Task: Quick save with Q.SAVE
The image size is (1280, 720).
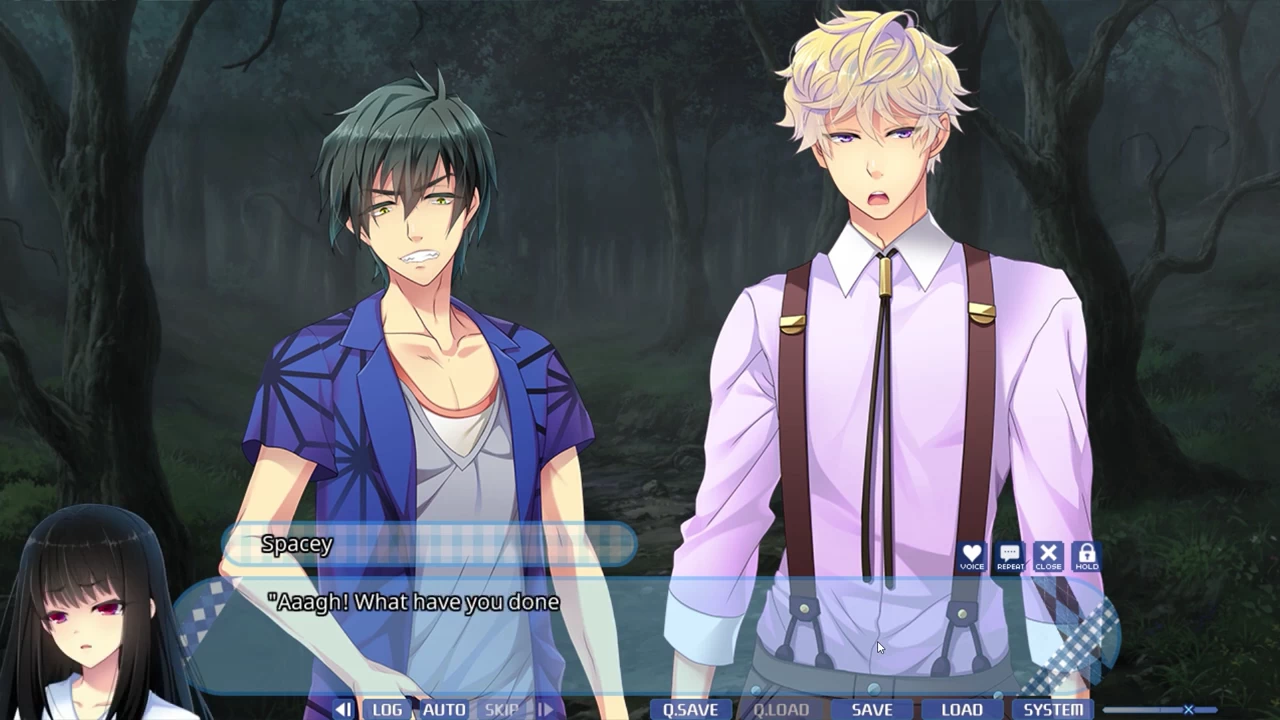Action: [x=690, y=710]
